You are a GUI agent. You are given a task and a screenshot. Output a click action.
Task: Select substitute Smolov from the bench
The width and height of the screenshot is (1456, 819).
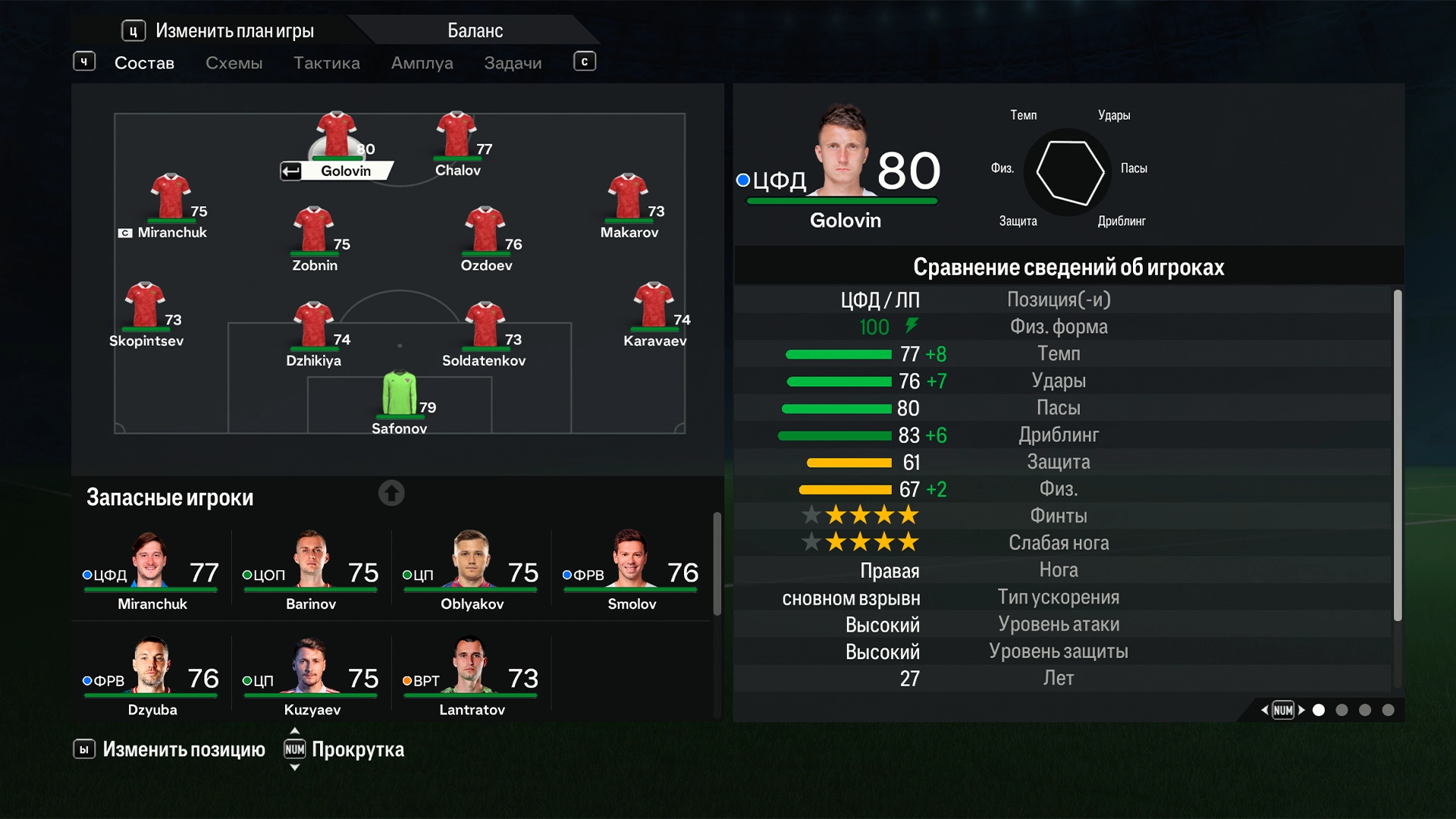[x=631, y=570]
